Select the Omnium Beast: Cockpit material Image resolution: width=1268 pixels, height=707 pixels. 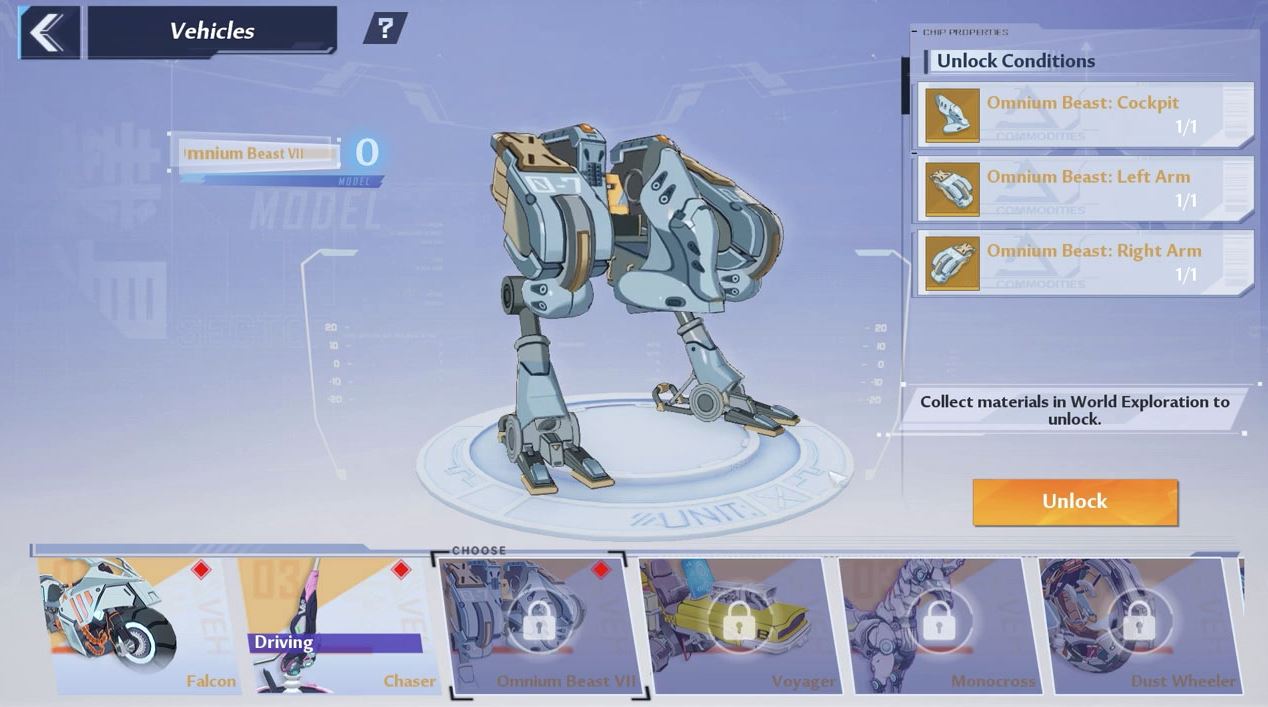1085,115
